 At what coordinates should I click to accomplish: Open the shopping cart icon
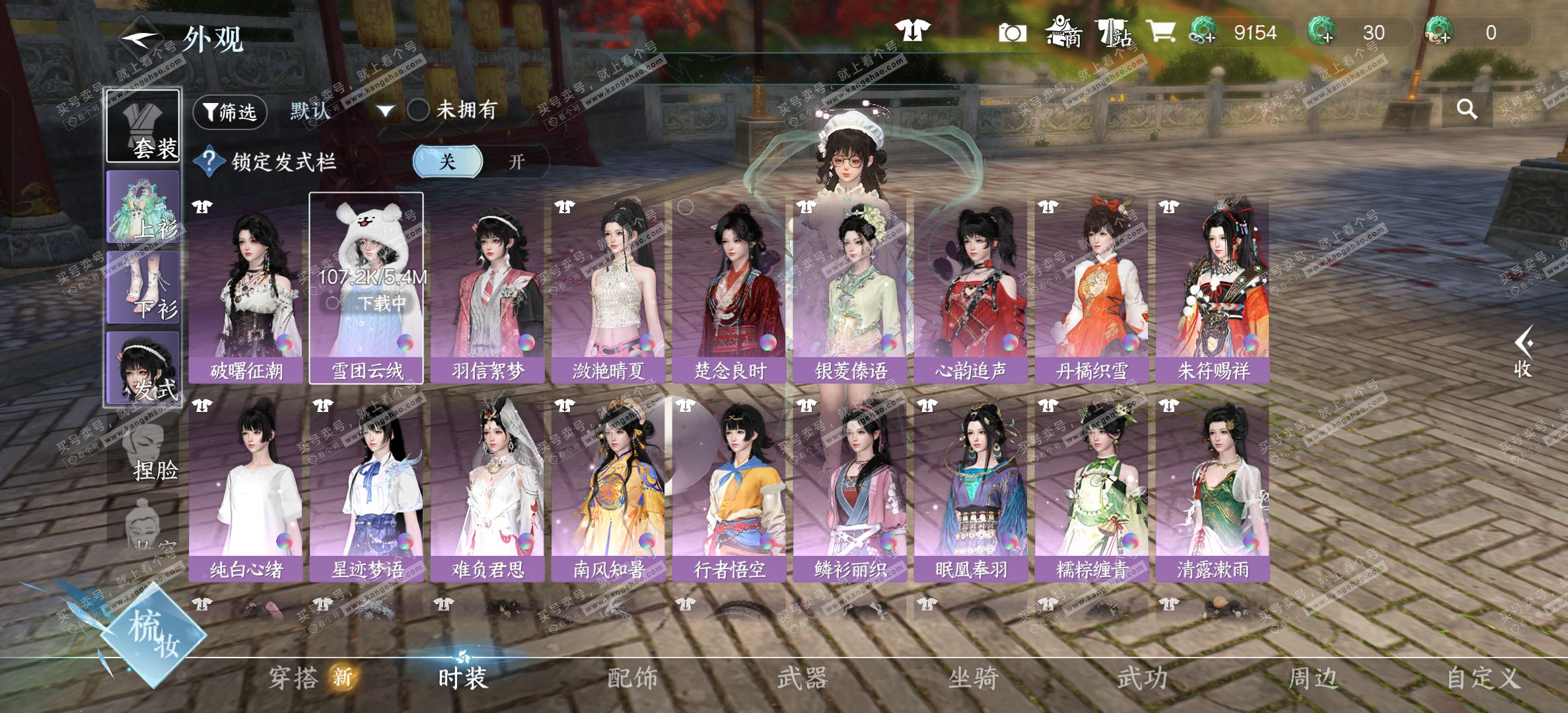point(1160,32)
